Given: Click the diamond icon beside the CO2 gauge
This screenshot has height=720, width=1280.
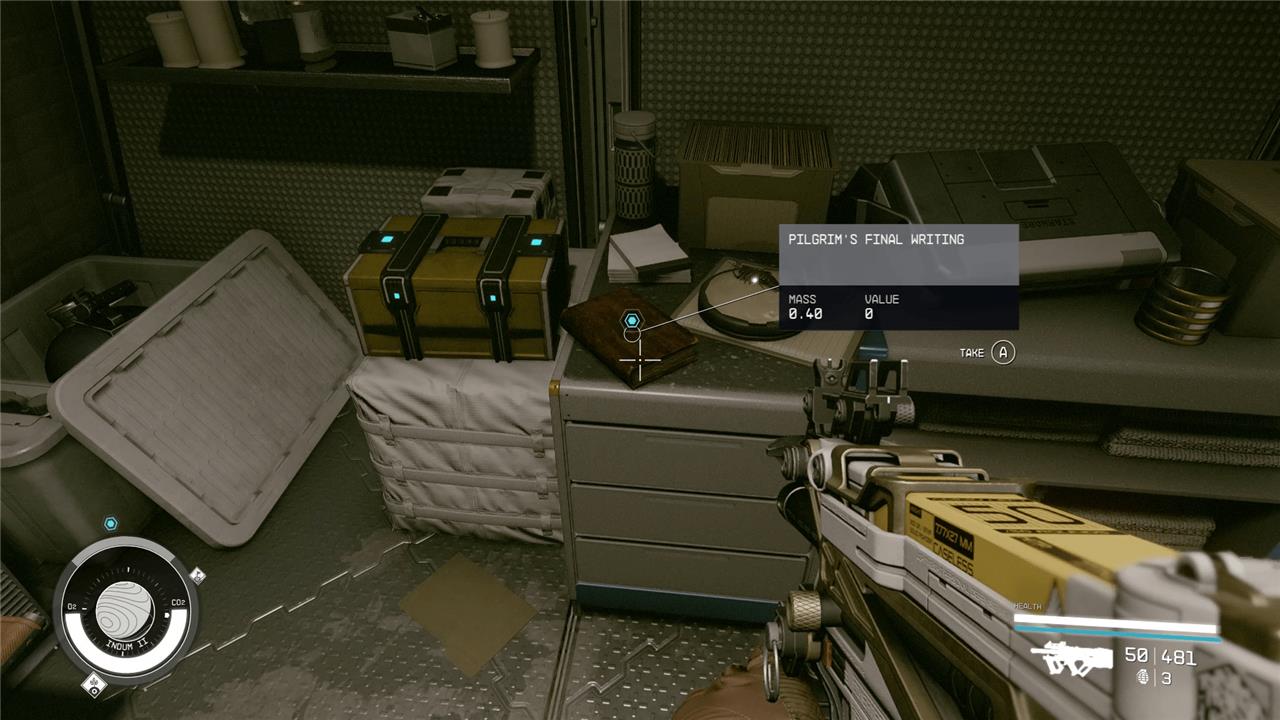Looking at the screenshot, I should 197,575.
